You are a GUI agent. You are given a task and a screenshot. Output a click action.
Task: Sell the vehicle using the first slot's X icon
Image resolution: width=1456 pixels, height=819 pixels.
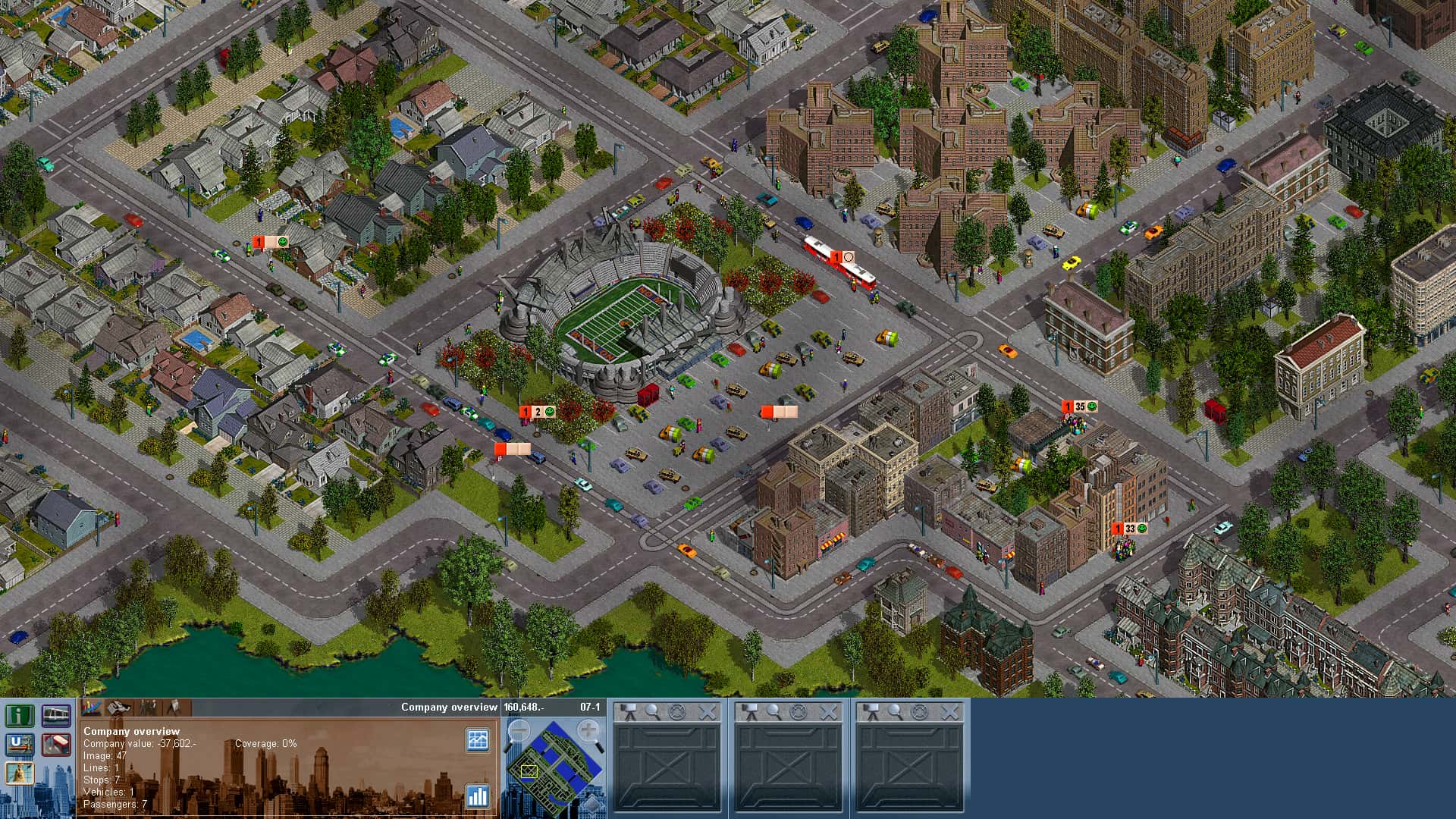click(x=708, y=711)
